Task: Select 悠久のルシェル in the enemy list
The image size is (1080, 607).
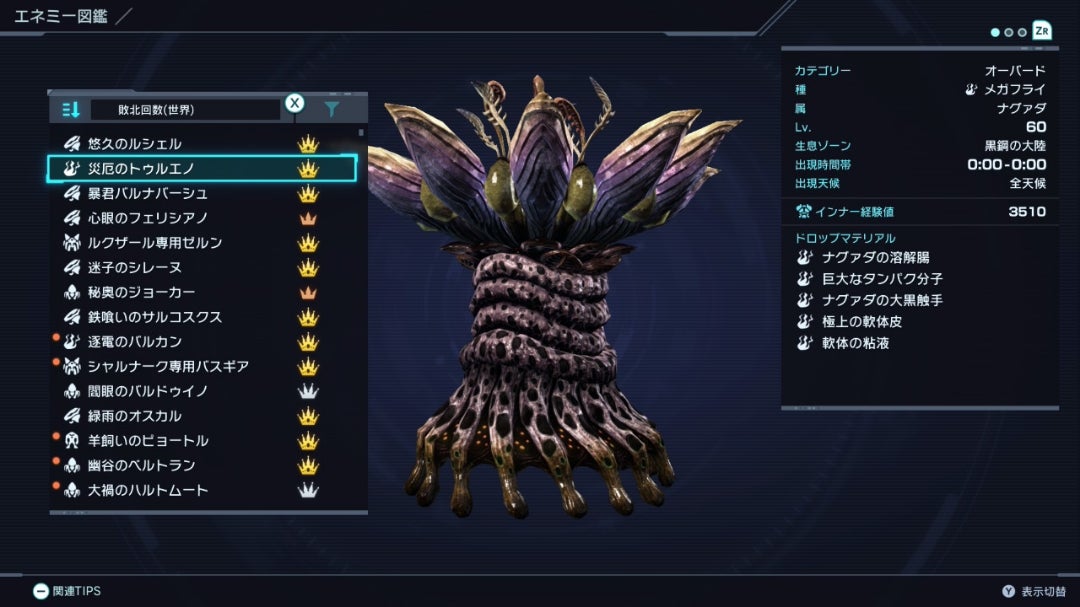Action: click(135, 144)
